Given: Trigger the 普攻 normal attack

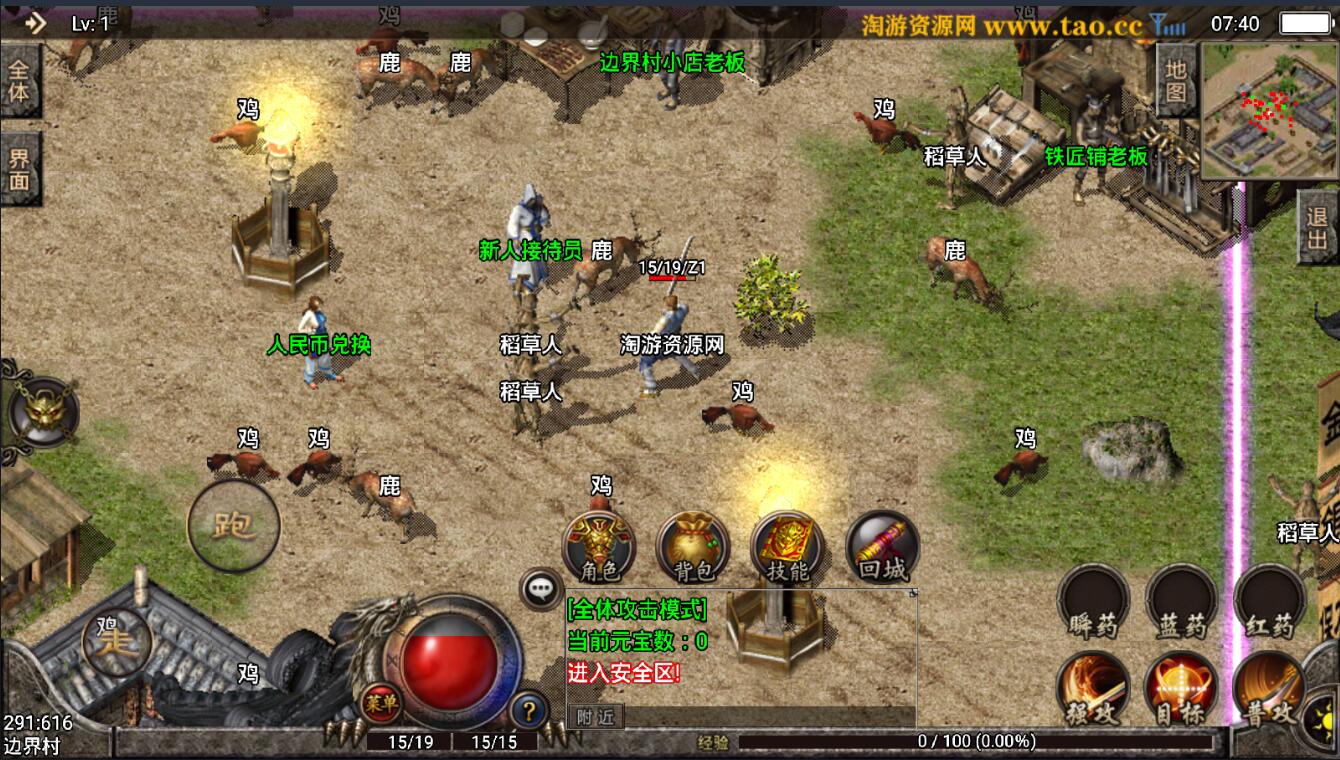Looking at the screenshot, I should (x=1269, y=687).
